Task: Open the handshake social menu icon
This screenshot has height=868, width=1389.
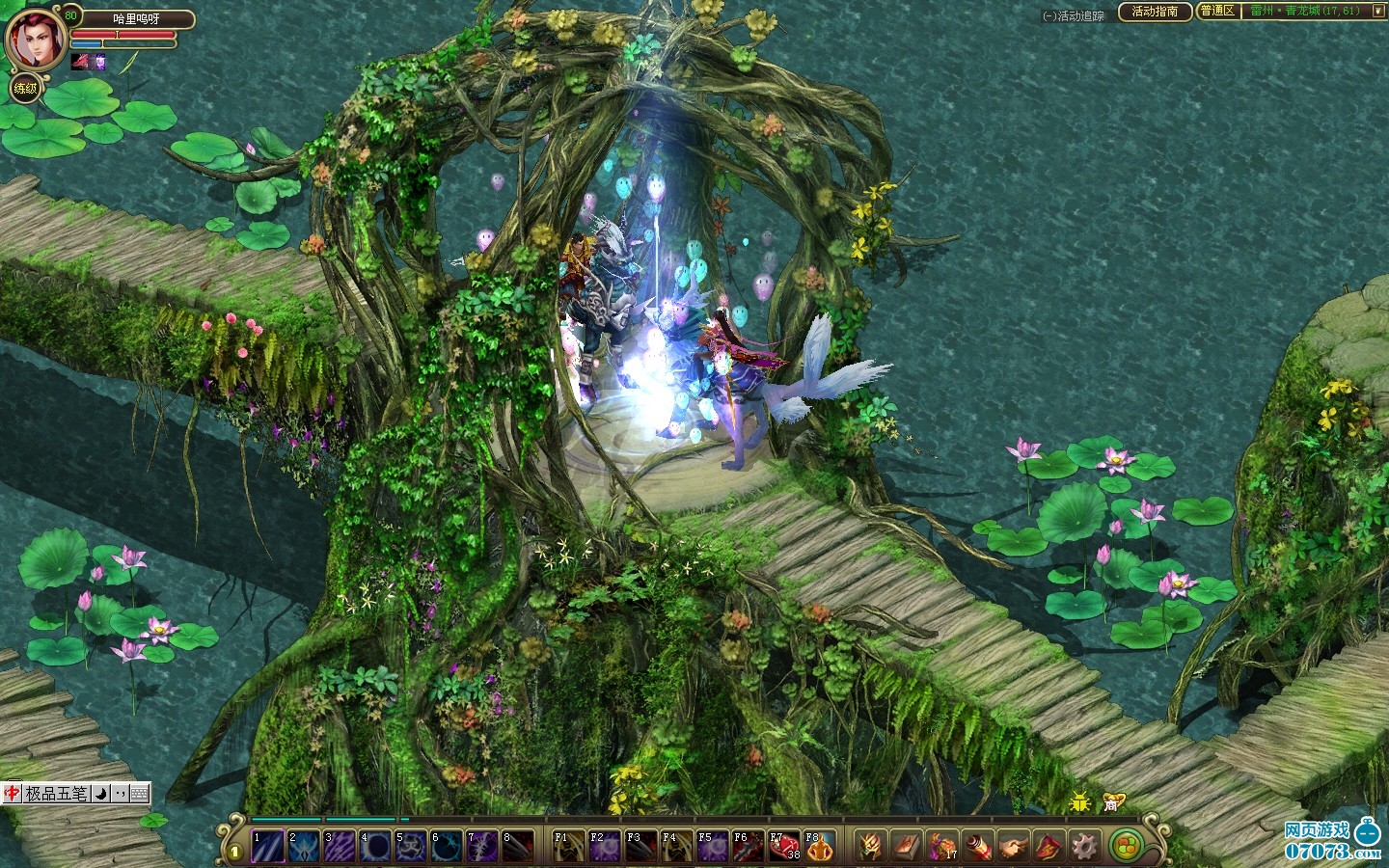Action: tap(1013, 847)
